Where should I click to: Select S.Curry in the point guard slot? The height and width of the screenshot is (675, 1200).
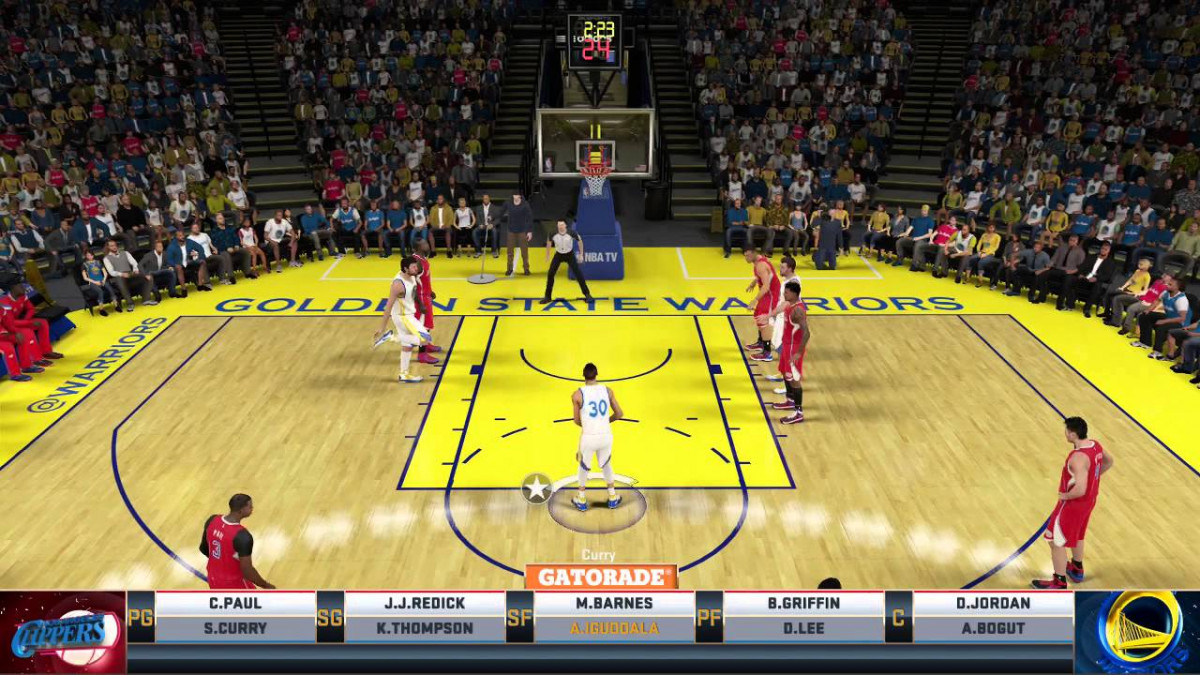236,629
